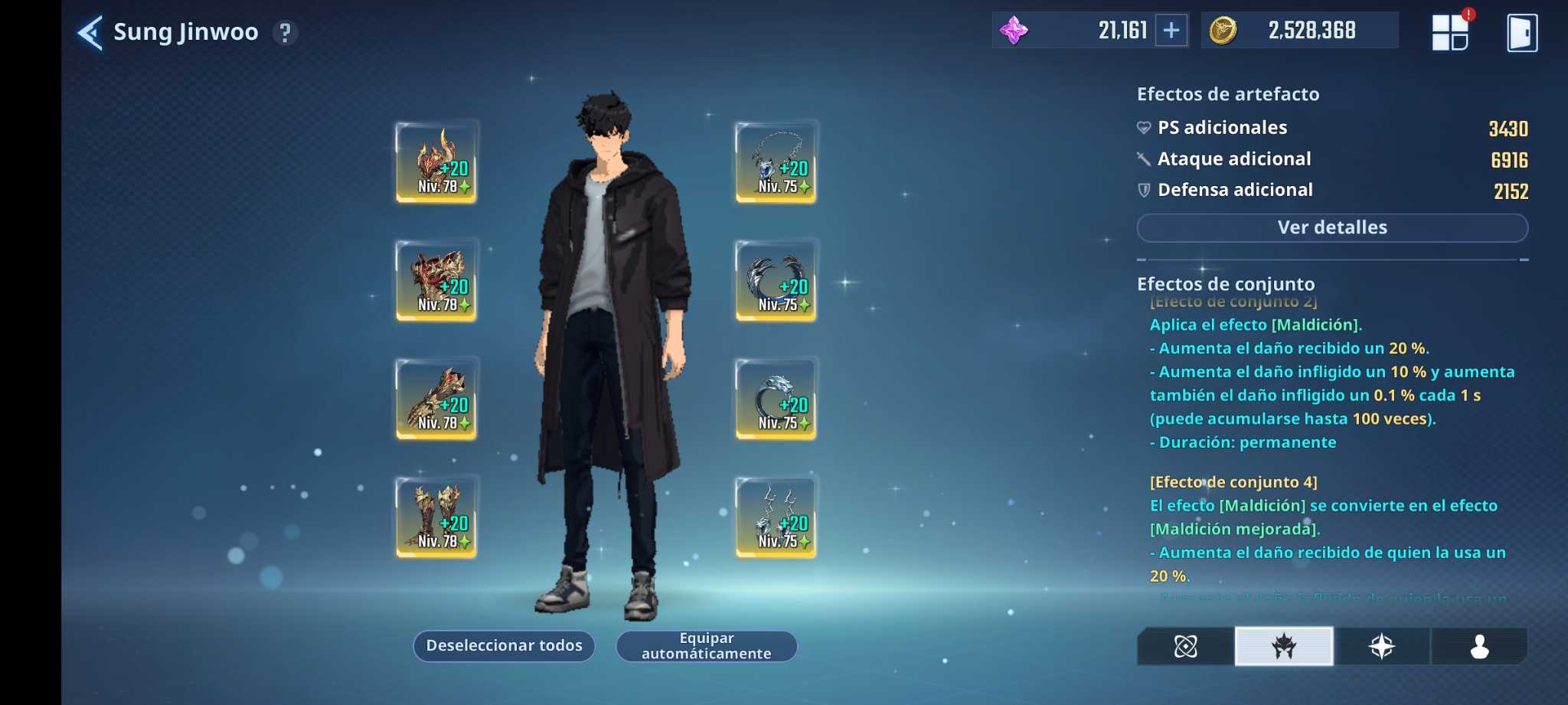The height and width of the screenshot is (705, 1568).
Task: Open the question mark help icon
Action: [x=286, y=33]
